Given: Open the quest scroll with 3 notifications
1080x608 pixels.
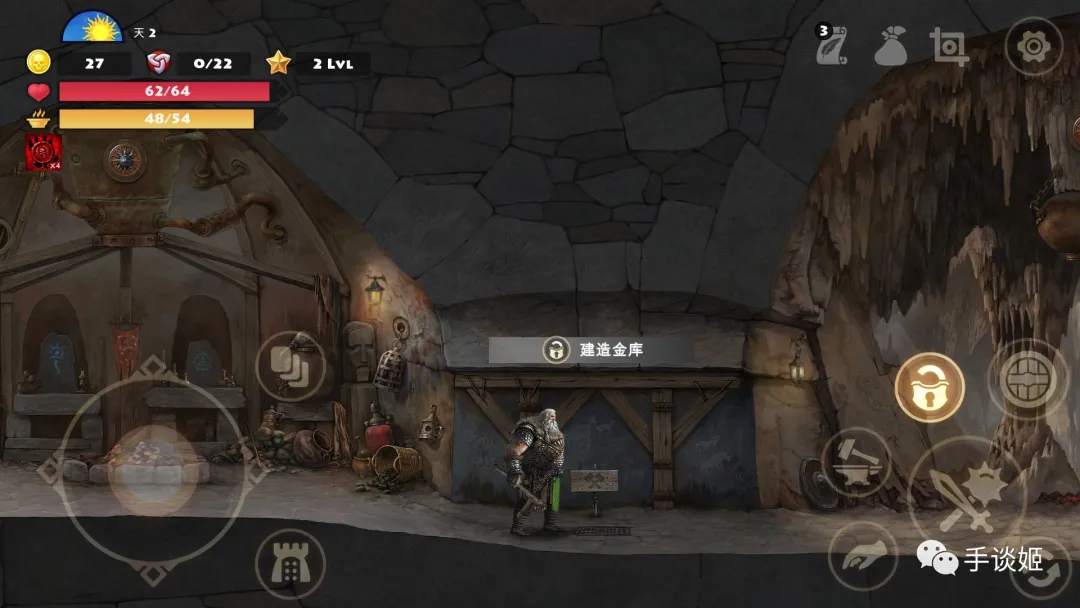Looking at the screenshot, I should tap(829, 46).
